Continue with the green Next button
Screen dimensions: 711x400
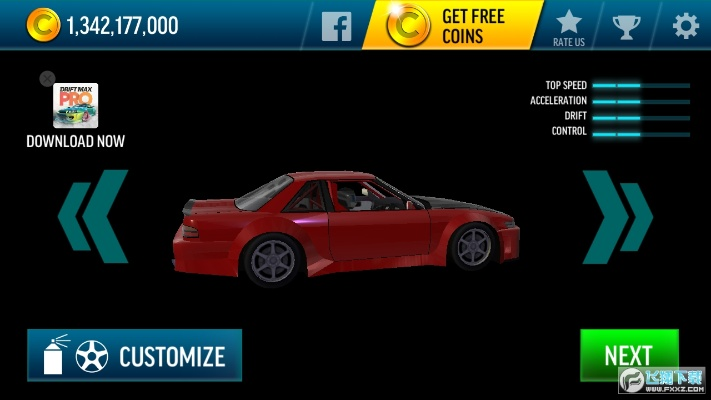[628, 355]
